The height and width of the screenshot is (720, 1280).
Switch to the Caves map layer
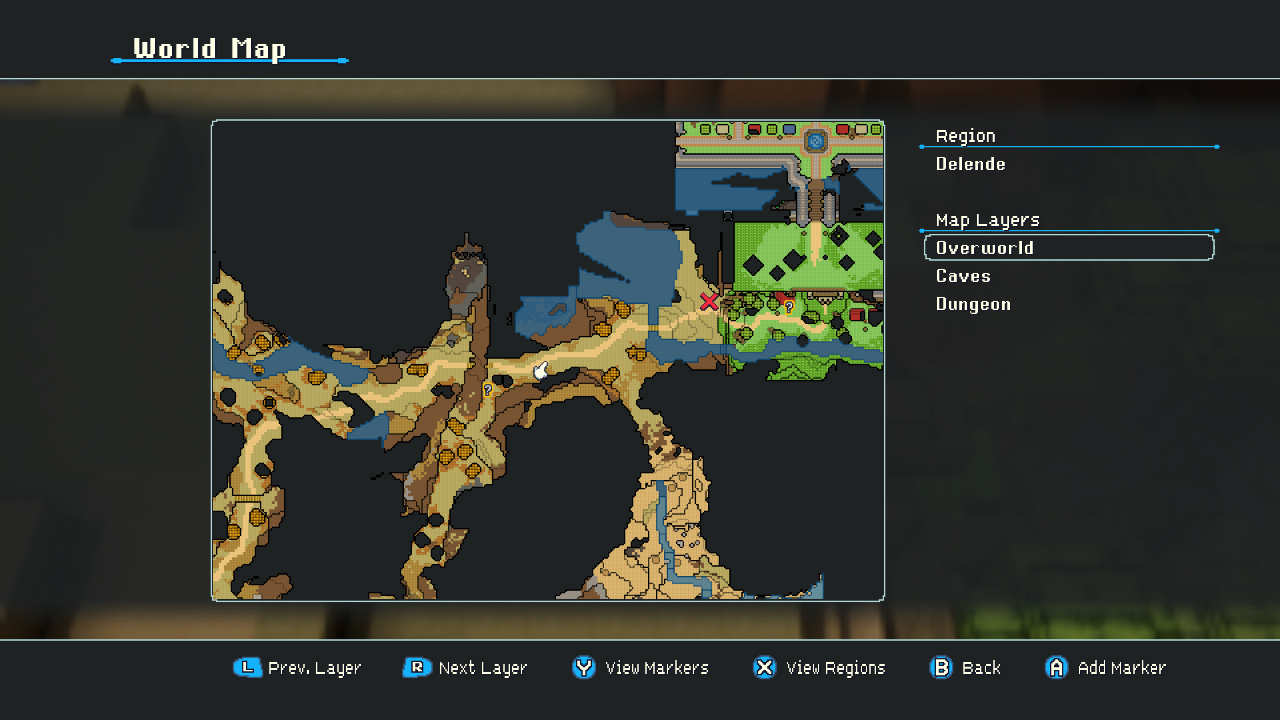pos(962,276)
